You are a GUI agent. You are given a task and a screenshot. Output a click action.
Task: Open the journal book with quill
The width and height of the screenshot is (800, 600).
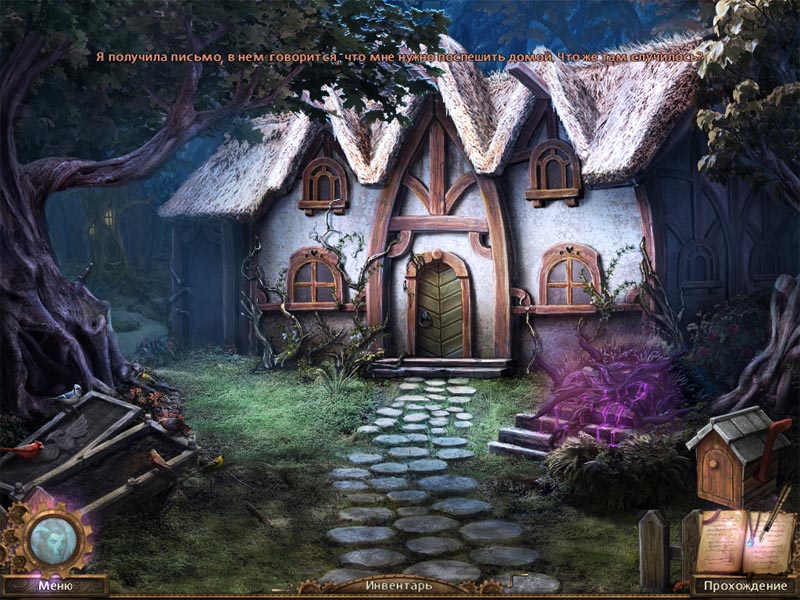743,538
